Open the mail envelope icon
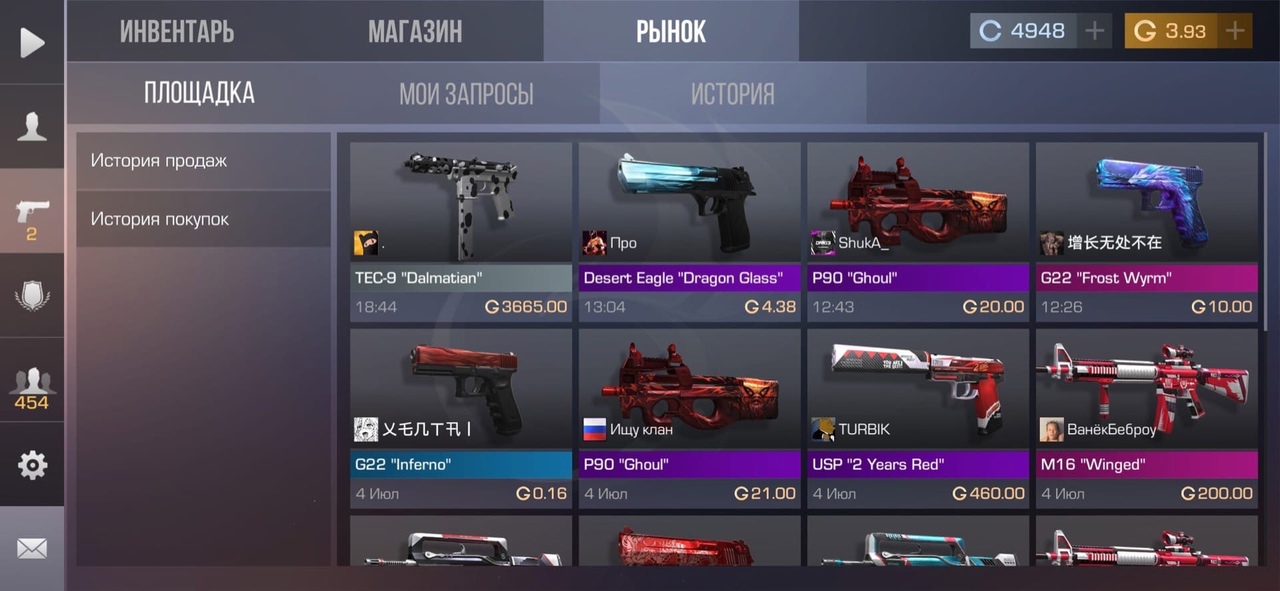The height and width of the screenshot is (591, 1280). (x=32, y=549)
